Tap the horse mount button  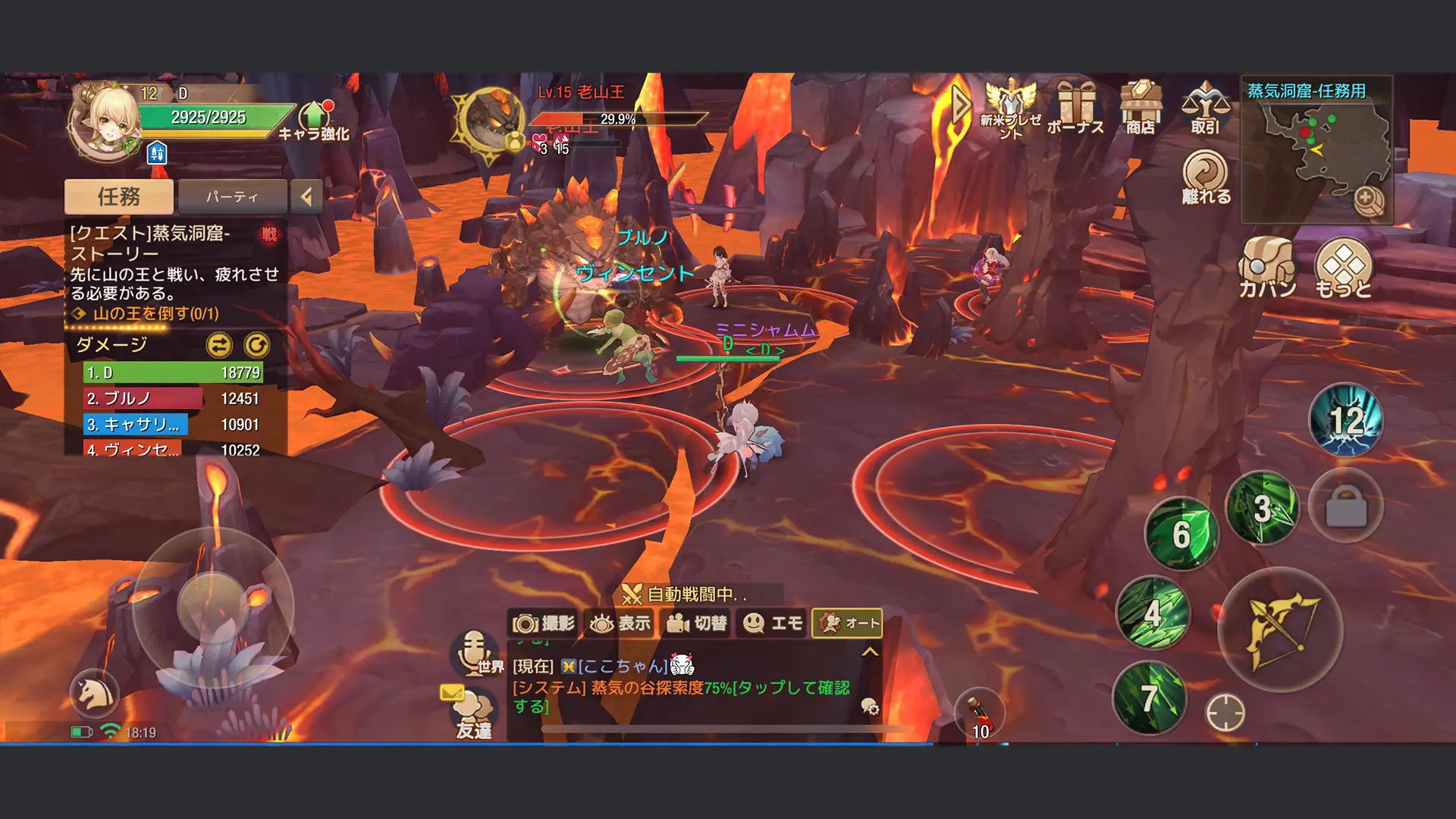(x=95, y=693)
